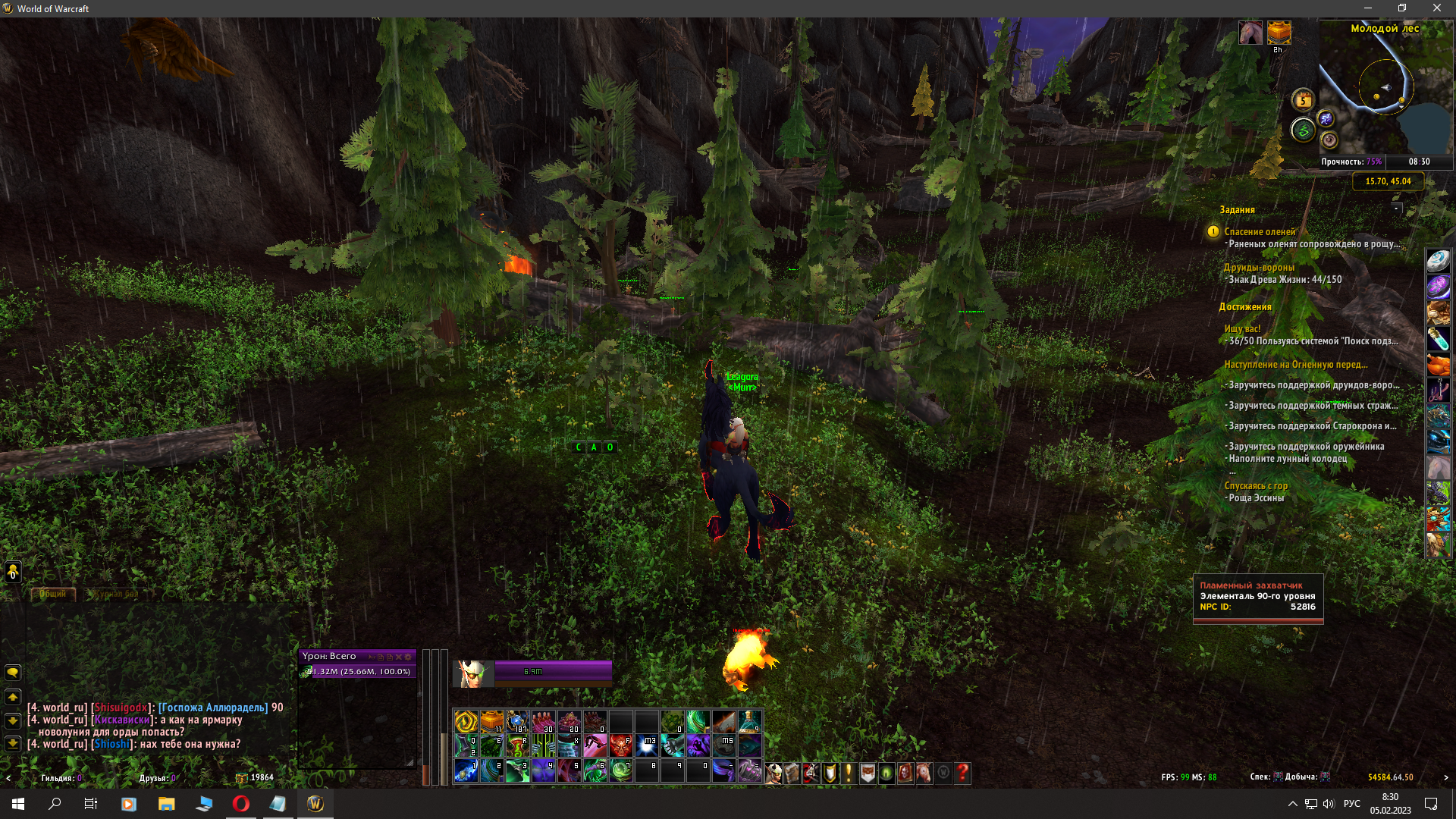The image size is (1456, 819).
Task: Select the horse mount buff icon
Action: tap(1250, 33)
